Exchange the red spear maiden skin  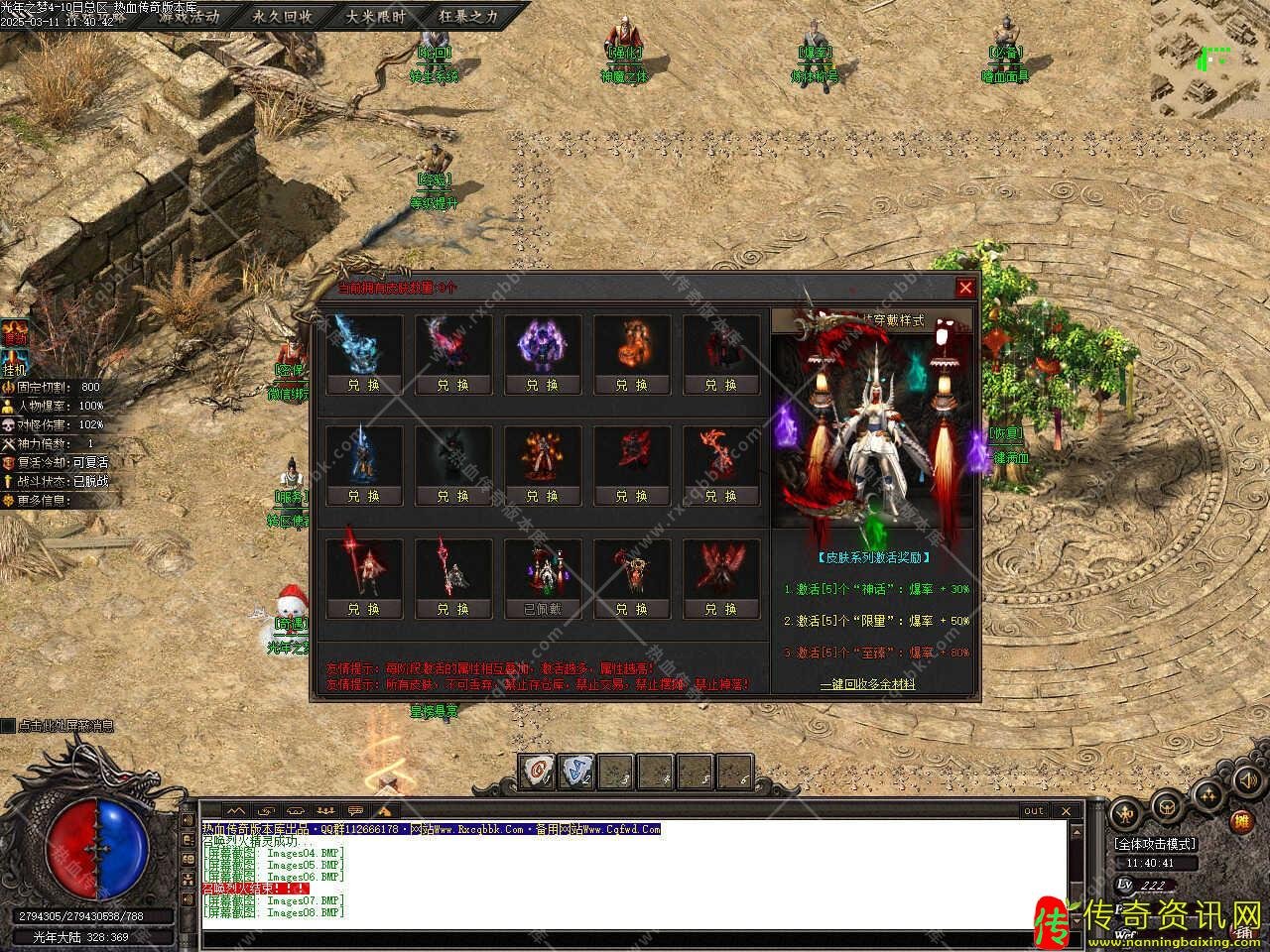point(363,609)
